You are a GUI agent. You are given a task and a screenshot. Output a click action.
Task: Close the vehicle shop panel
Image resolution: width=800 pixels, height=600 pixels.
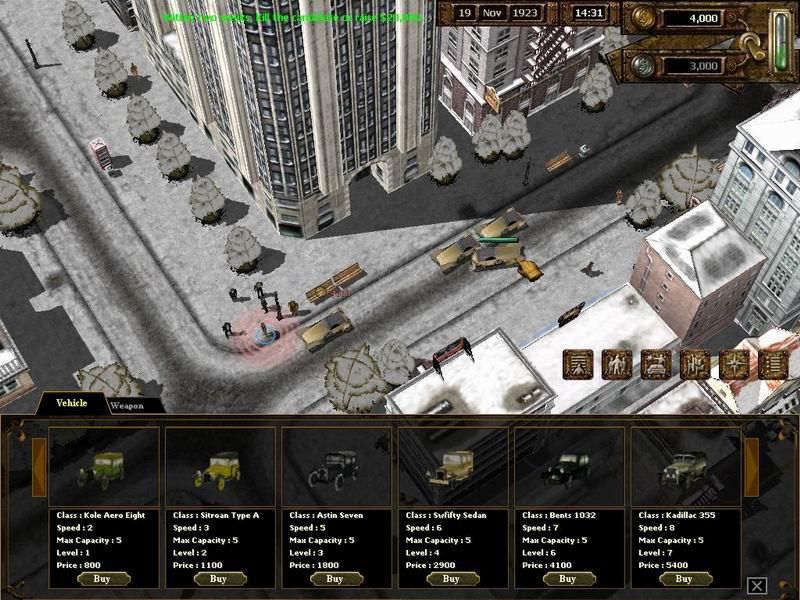(758, 586)
